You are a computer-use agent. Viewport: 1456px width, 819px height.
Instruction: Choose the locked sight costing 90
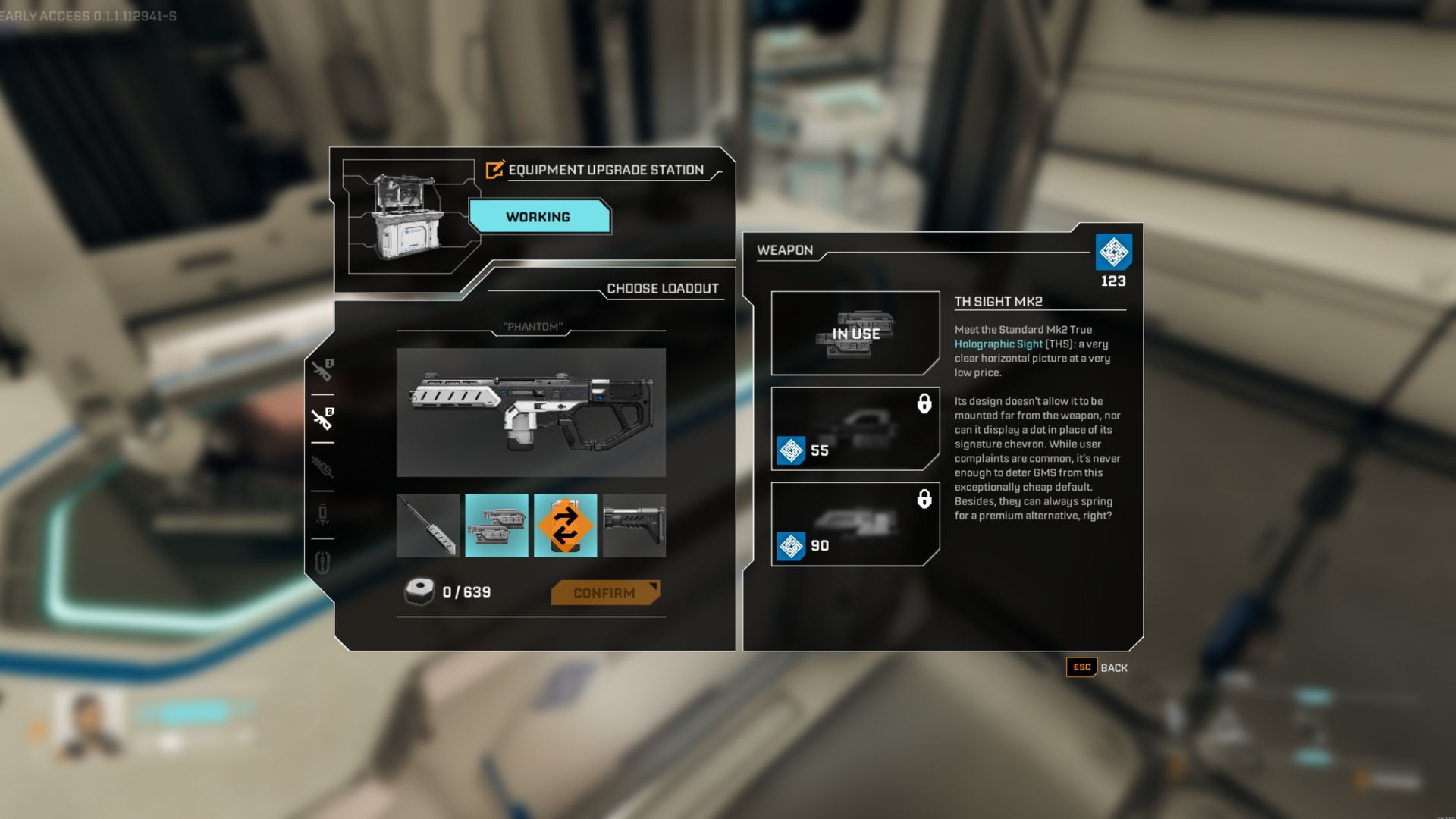pos(855,524)
